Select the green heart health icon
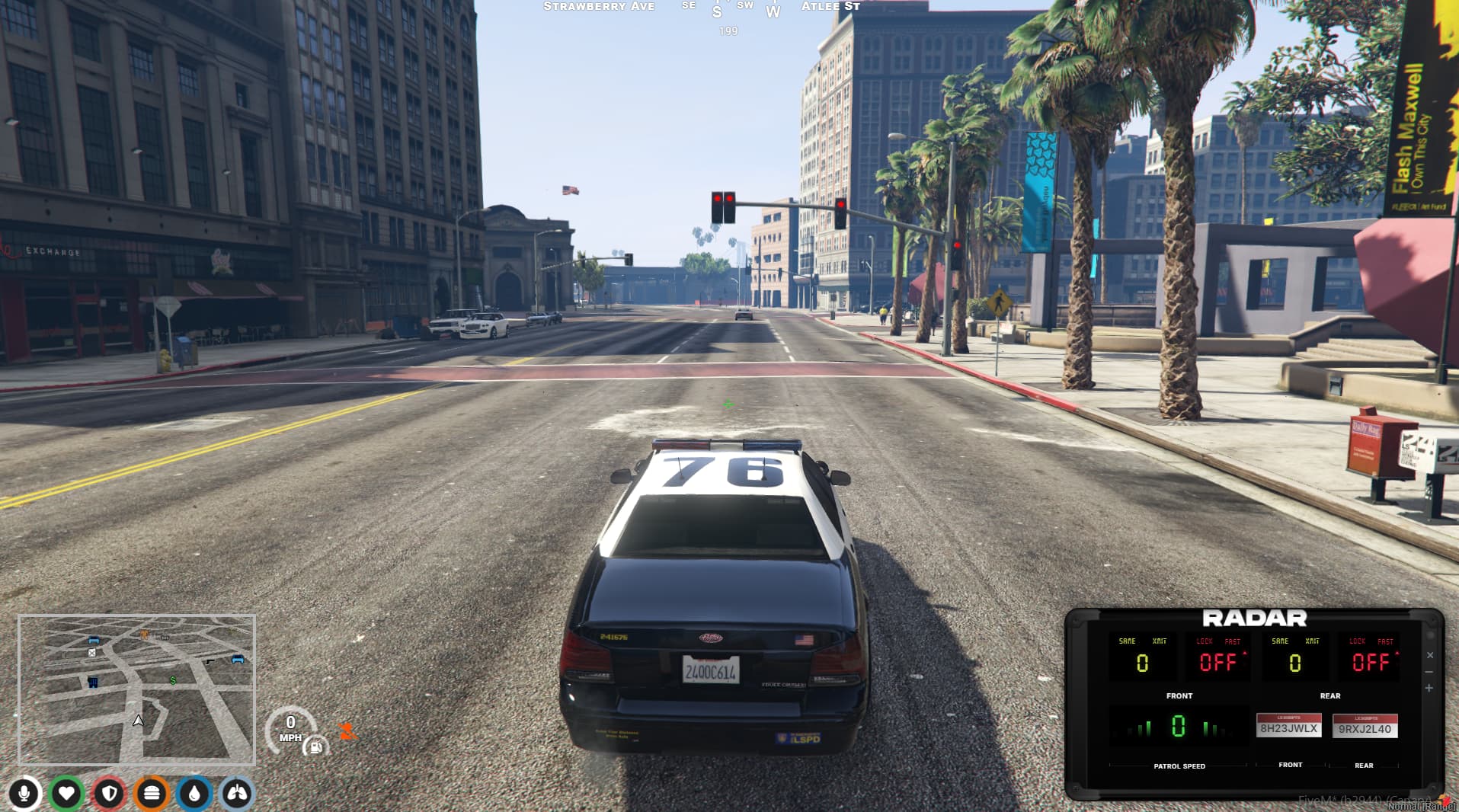 point(67,794)
